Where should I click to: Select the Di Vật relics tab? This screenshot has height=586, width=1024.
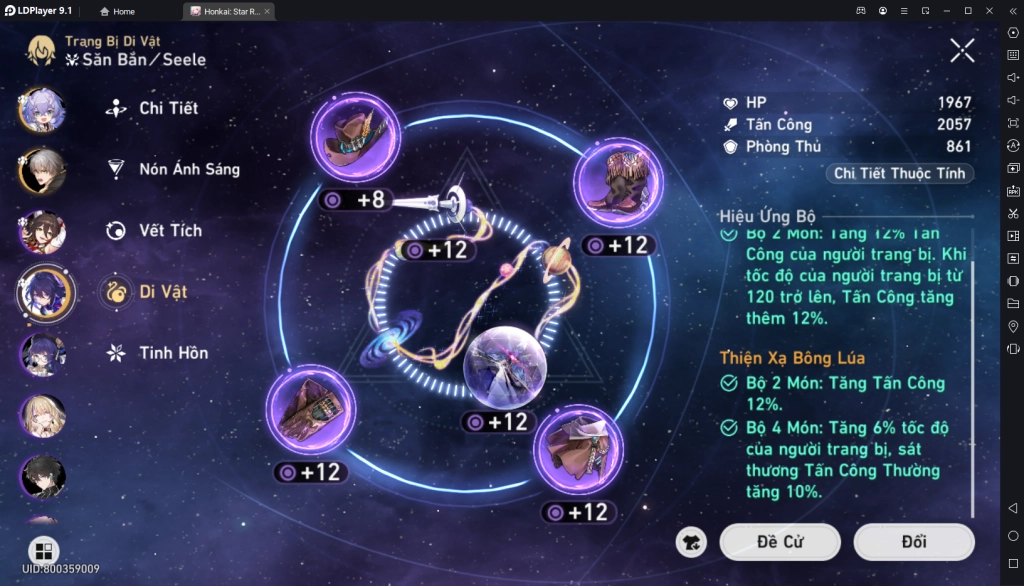coord(162,292)
